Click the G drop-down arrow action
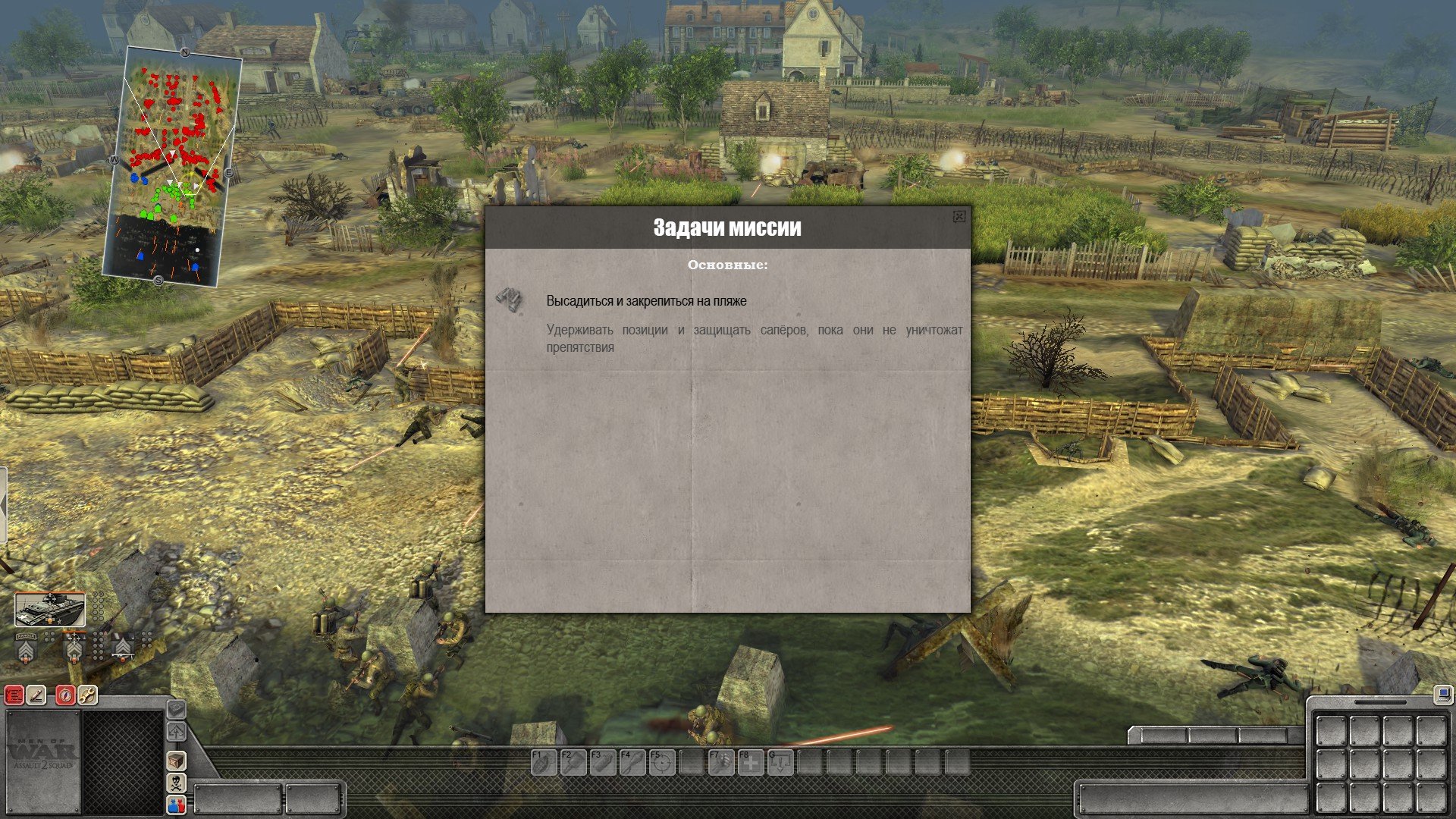 coord(780,762)
